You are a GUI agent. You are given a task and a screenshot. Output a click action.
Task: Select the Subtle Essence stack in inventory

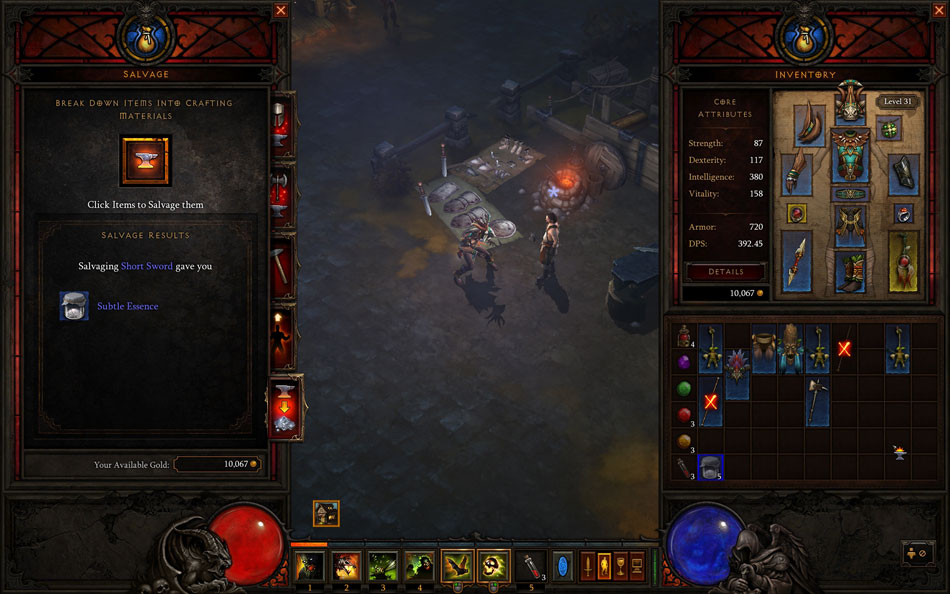coord(711,466)
